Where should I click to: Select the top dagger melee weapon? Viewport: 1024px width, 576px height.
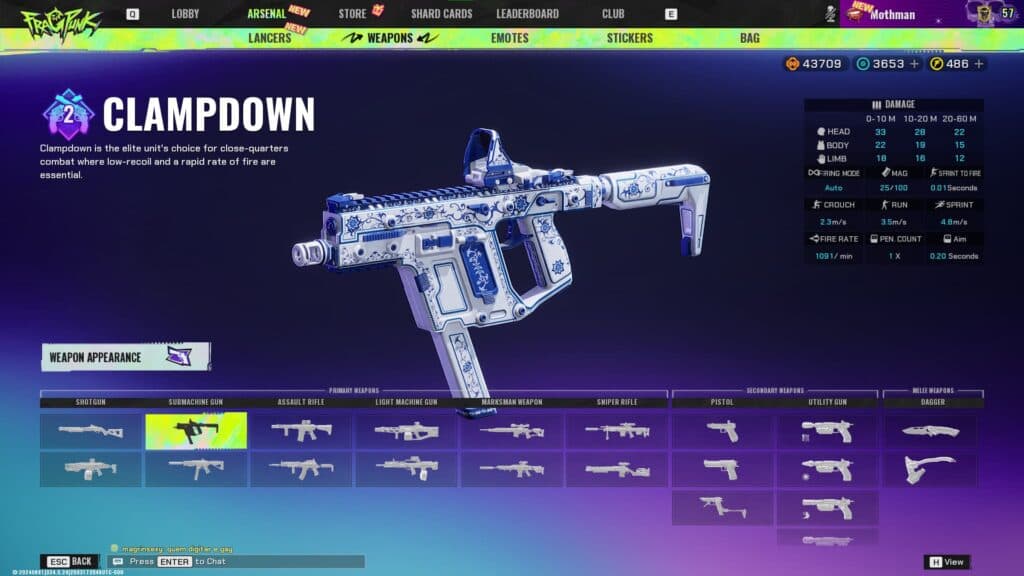[x=930, y=431]
